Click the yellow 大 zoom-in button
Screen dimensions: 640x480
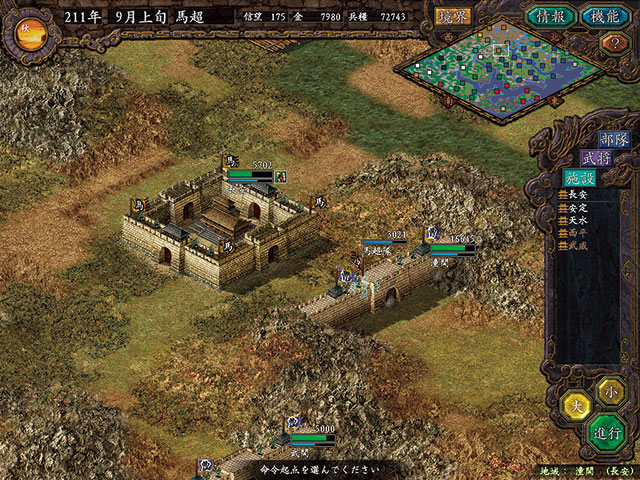575,406
